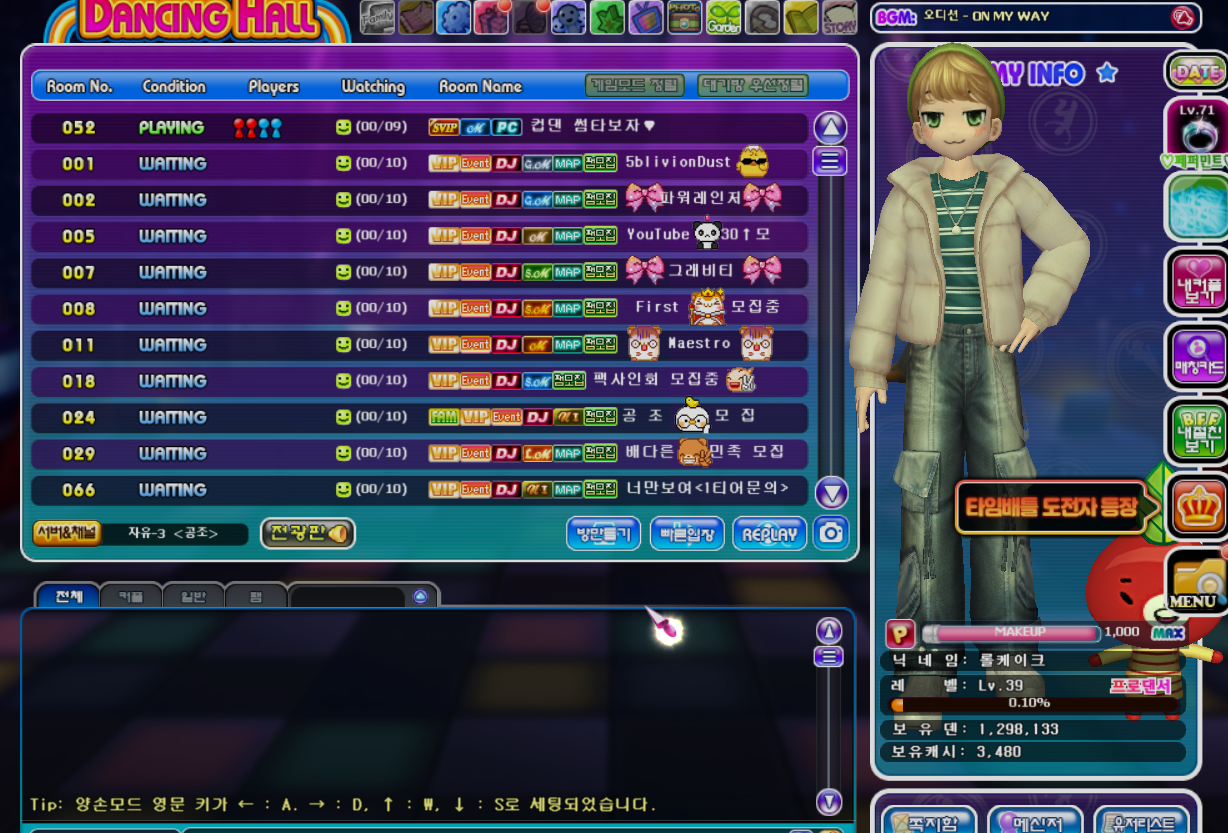
Task: Open the REPLAY button
Action: [x=769, y=534]
